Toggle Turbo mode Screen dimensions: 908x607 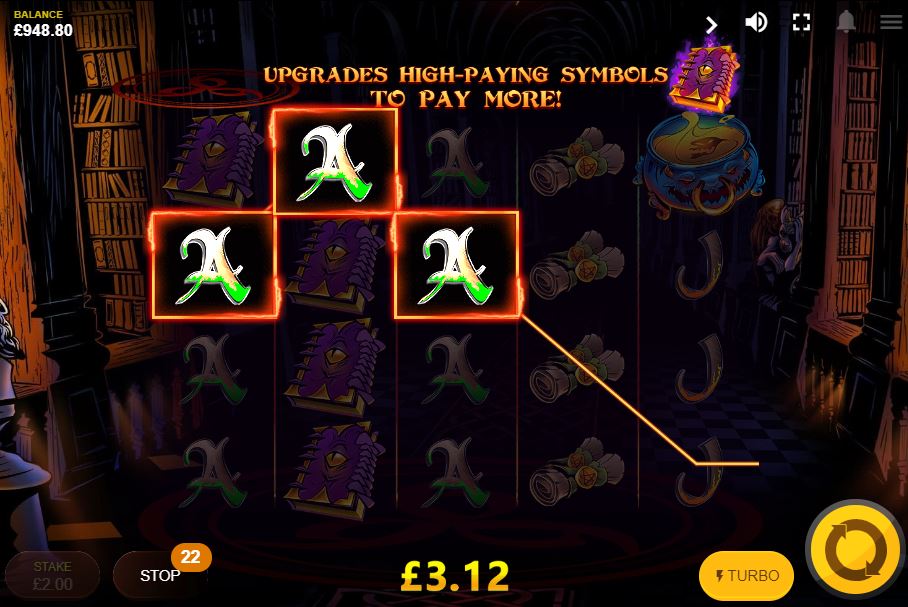[746, 575]
